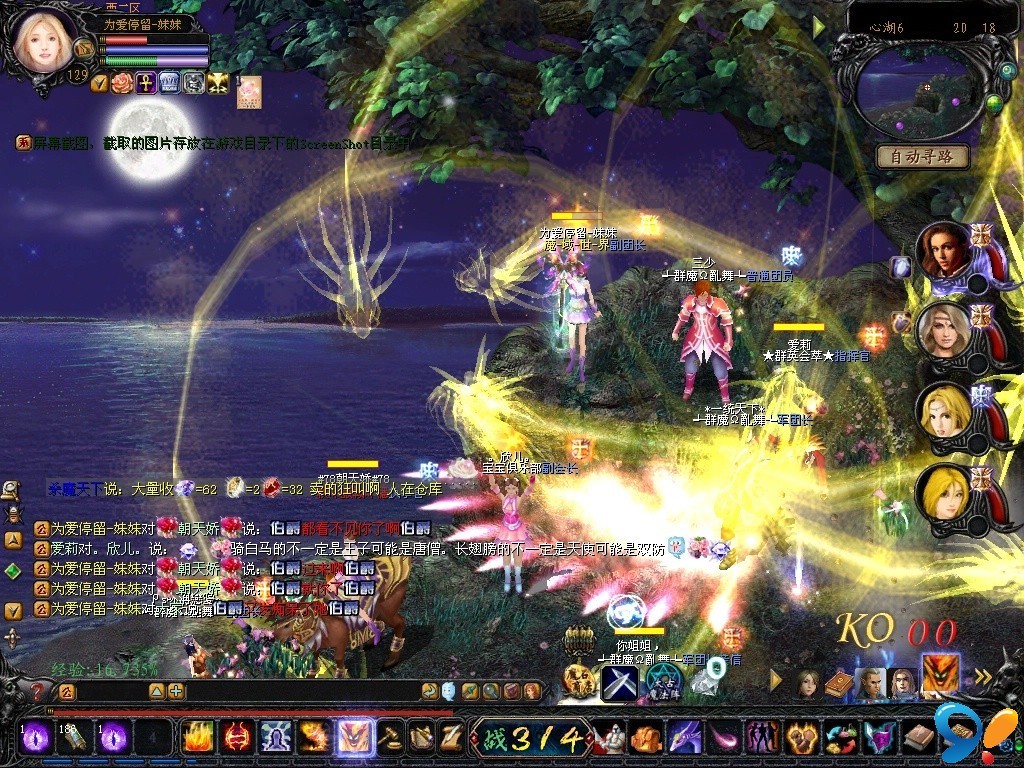This screenshot has width=1024, height=768.
Task: Click the 自动寻路 auto-pathfinding button
Action: tap(922, 156)
